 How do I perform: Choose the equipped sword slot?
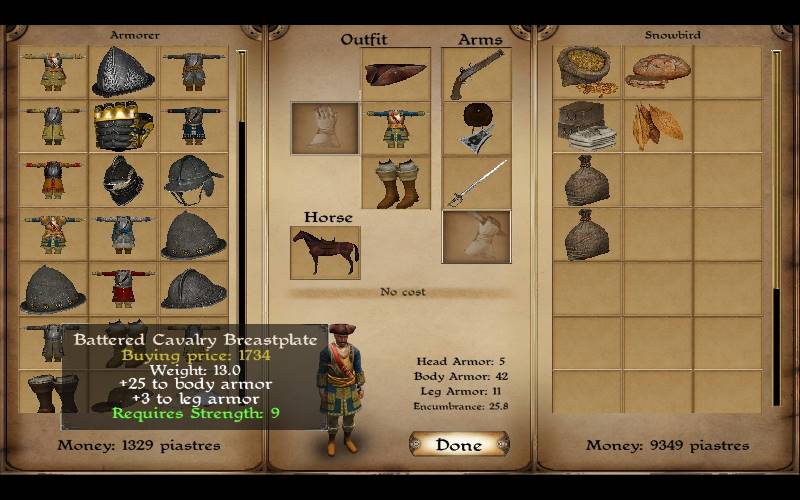[x=476, y=182]
